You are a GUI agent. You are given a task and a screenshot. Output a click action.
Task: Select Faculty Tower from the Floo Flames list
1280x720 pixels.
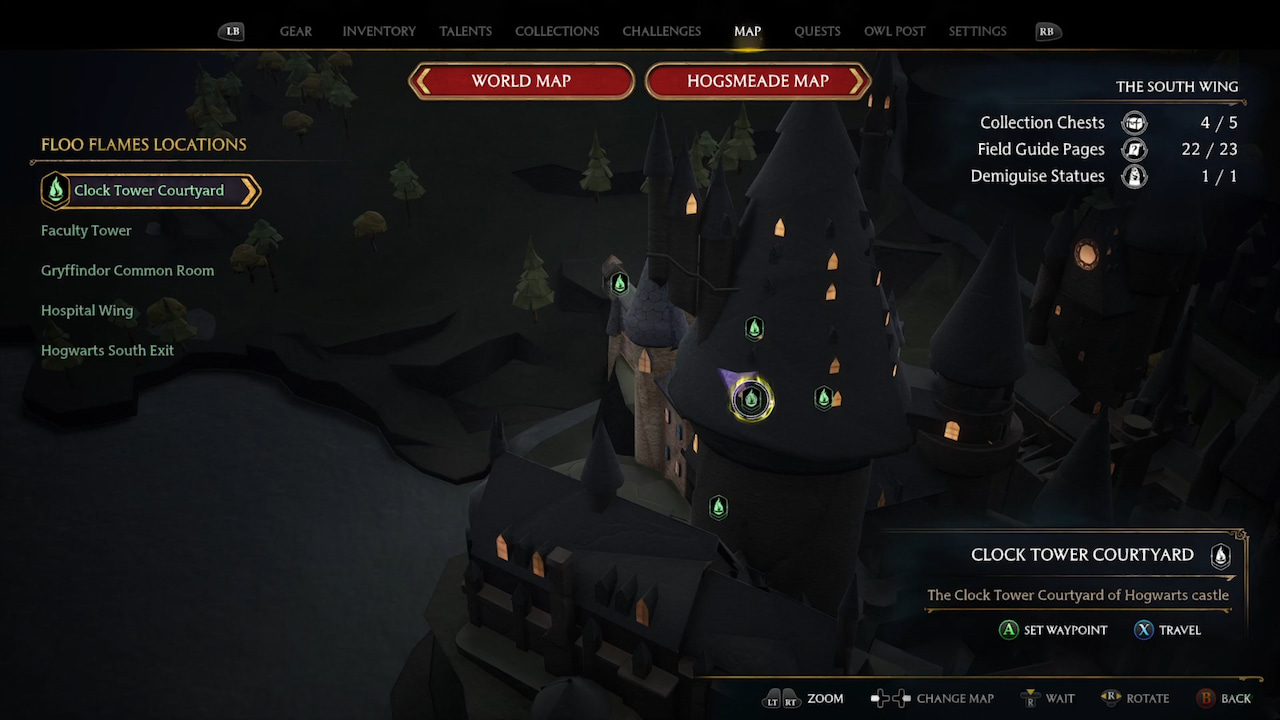tap(86, 230)
